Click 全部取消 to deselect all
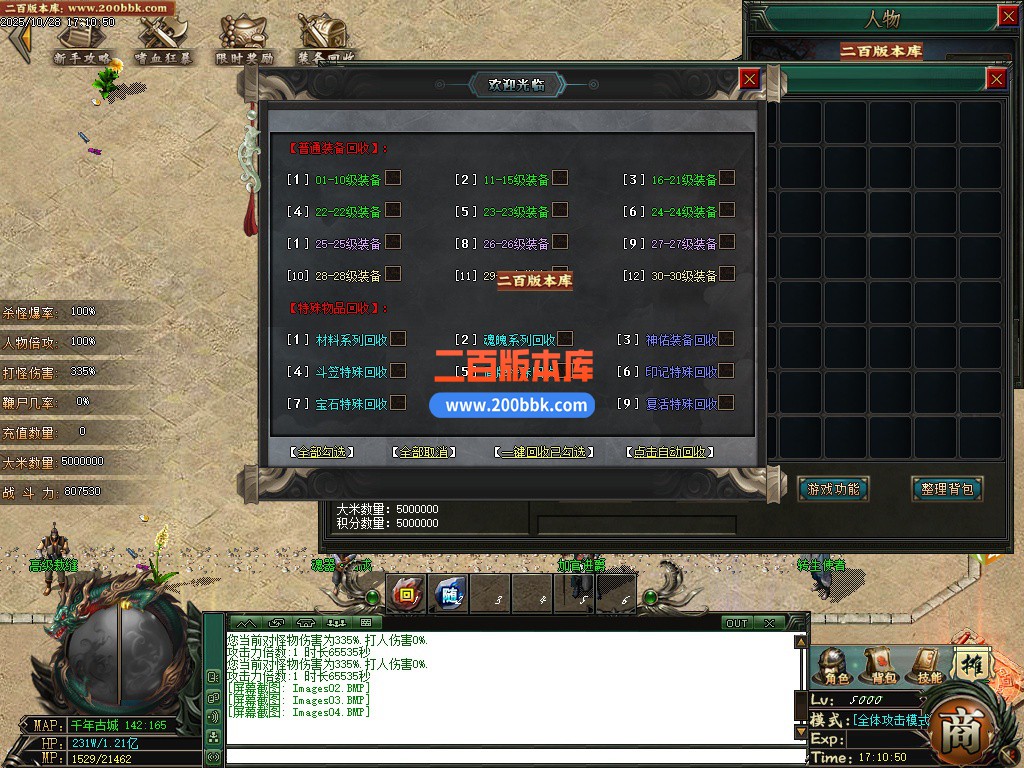Screen dimensions: 1024x768 pyautogui.click(x=424, y=452)
